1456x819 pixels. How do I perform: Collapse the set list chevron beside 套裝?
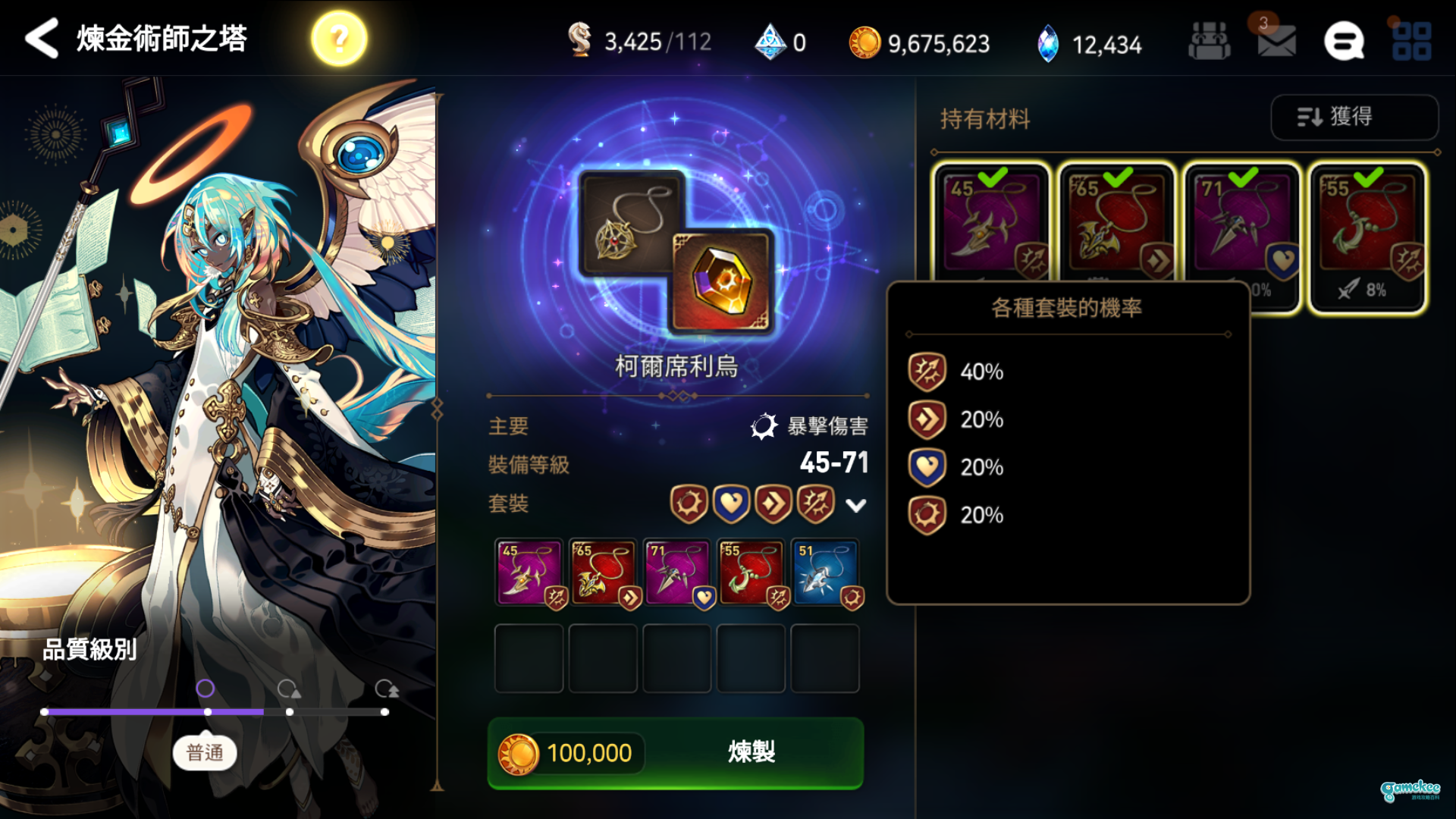pyautogui.click(x=855, y=506)
